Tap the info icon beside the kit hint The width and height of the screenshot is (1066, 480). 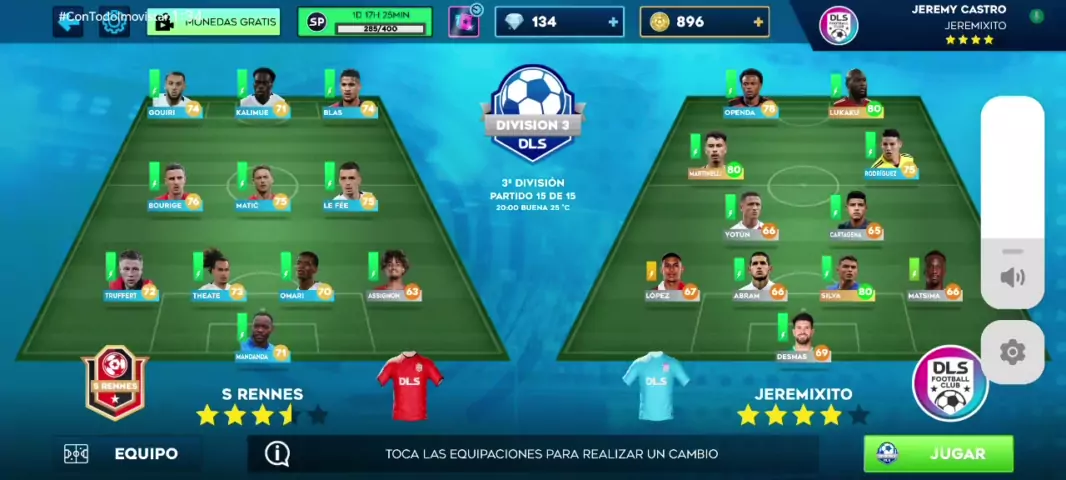coord(277,453)
